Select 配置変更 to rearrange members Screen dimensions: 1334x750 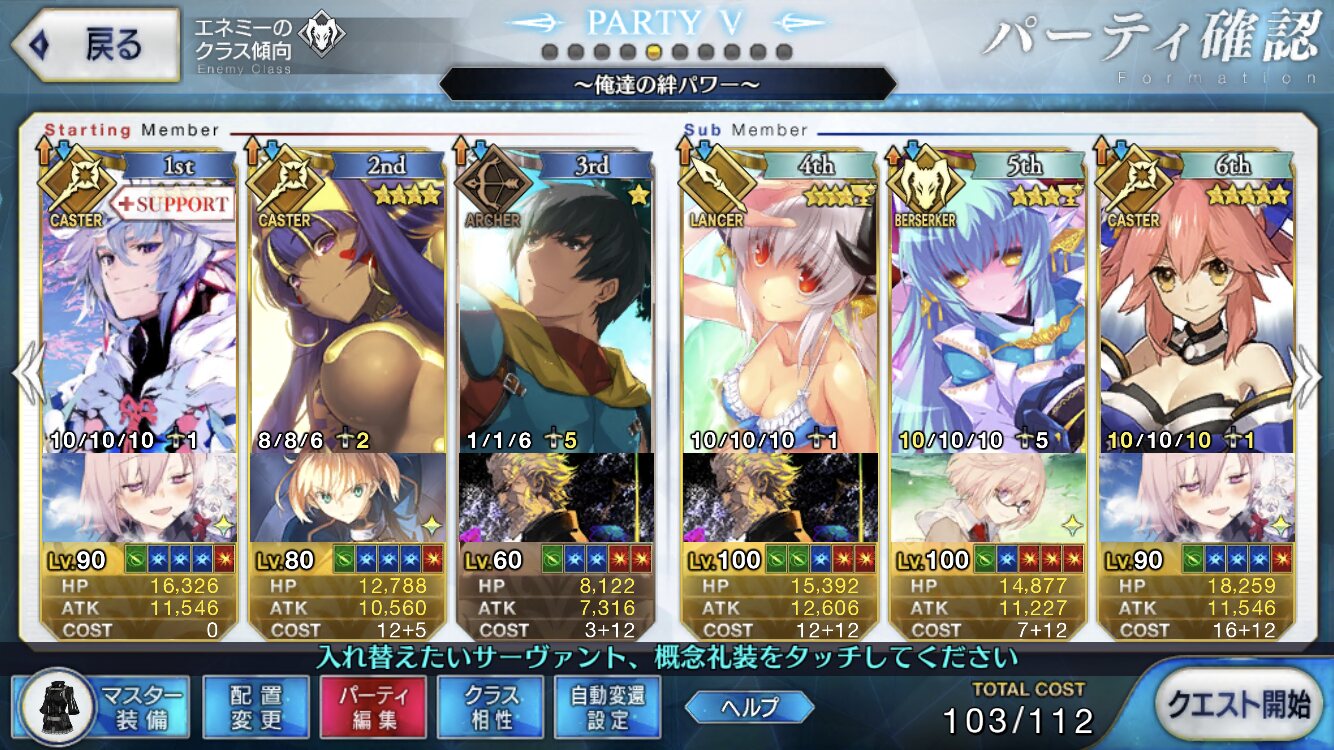255,705
